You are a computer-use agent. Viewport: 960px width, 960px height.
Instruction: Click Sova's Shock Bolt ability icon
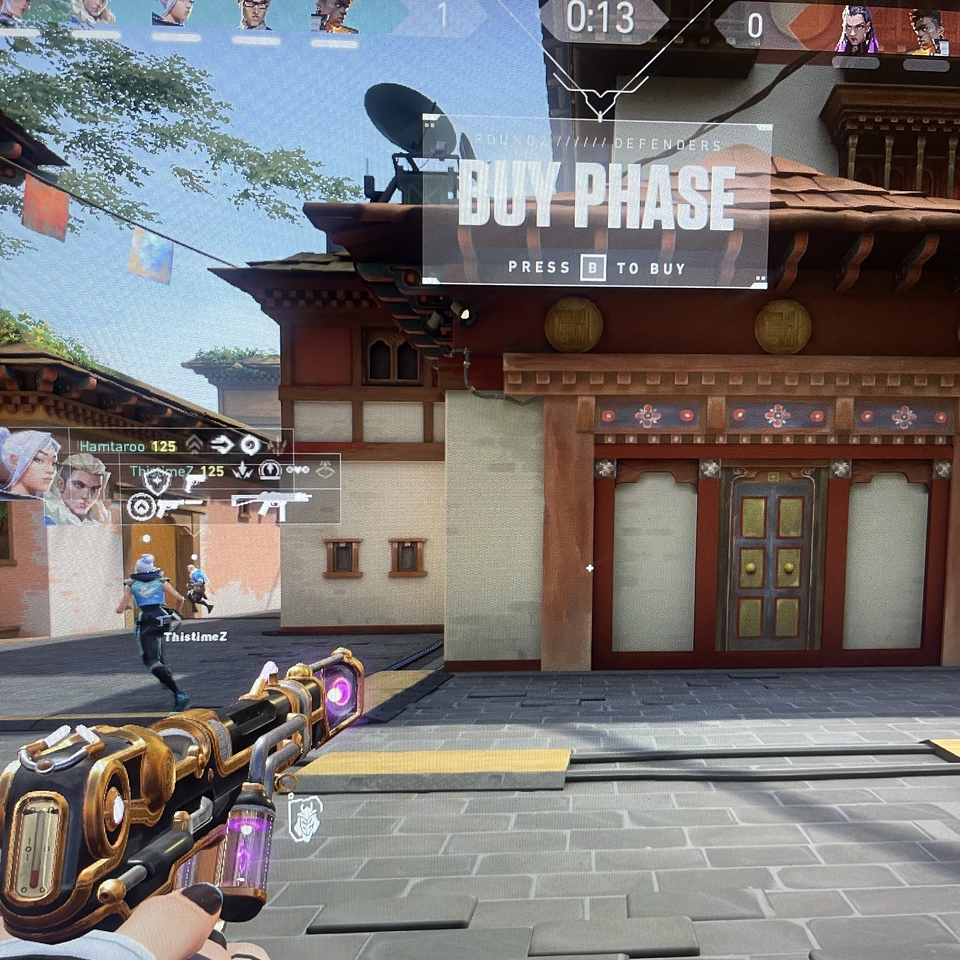pyautogui.click(x=242, y=470)
